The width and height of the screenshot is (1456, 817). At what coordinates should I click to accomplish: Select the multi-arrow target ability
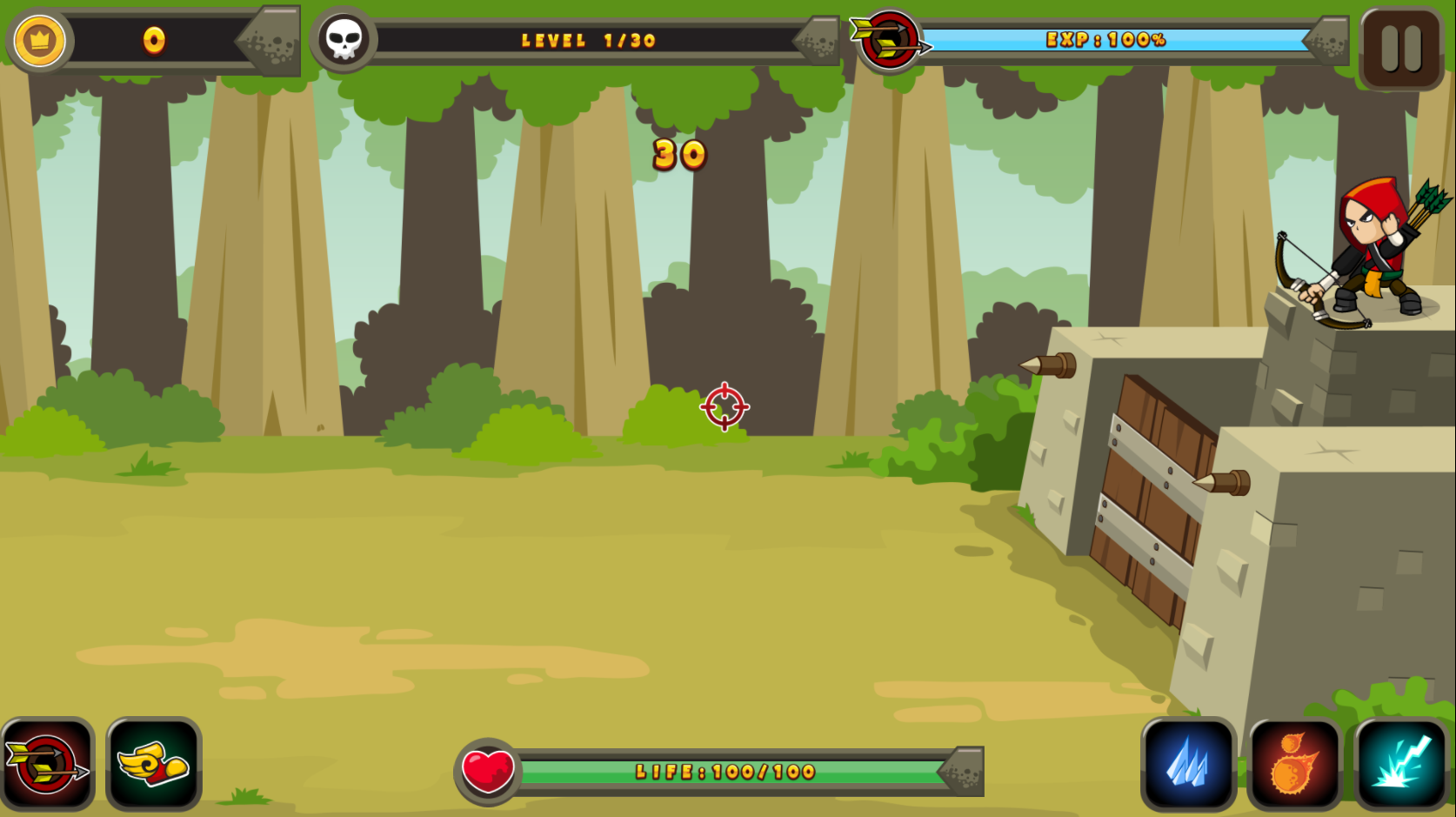pyautogui.click(x=48, y=766)
